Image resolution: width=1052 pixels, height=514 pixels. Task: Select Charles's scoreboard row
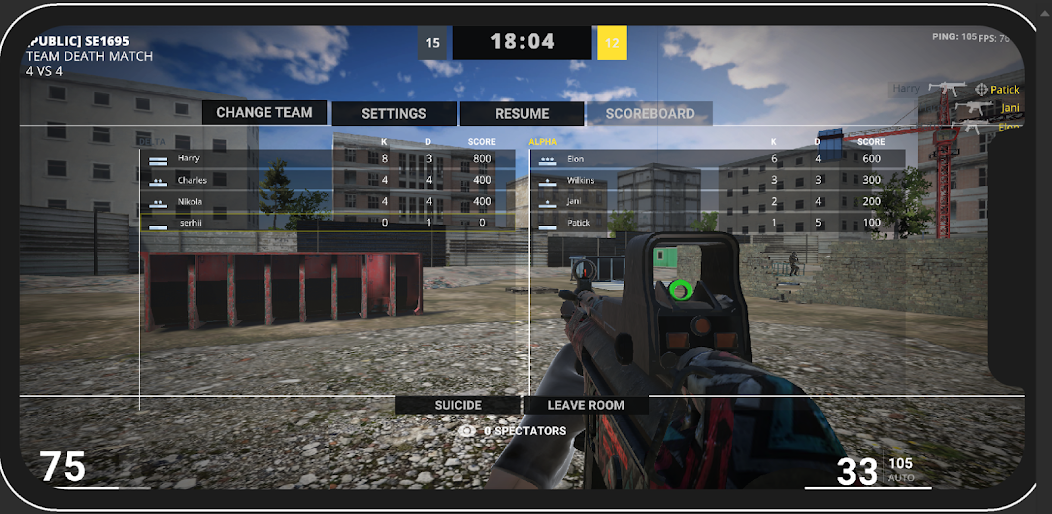coord(328,180)
